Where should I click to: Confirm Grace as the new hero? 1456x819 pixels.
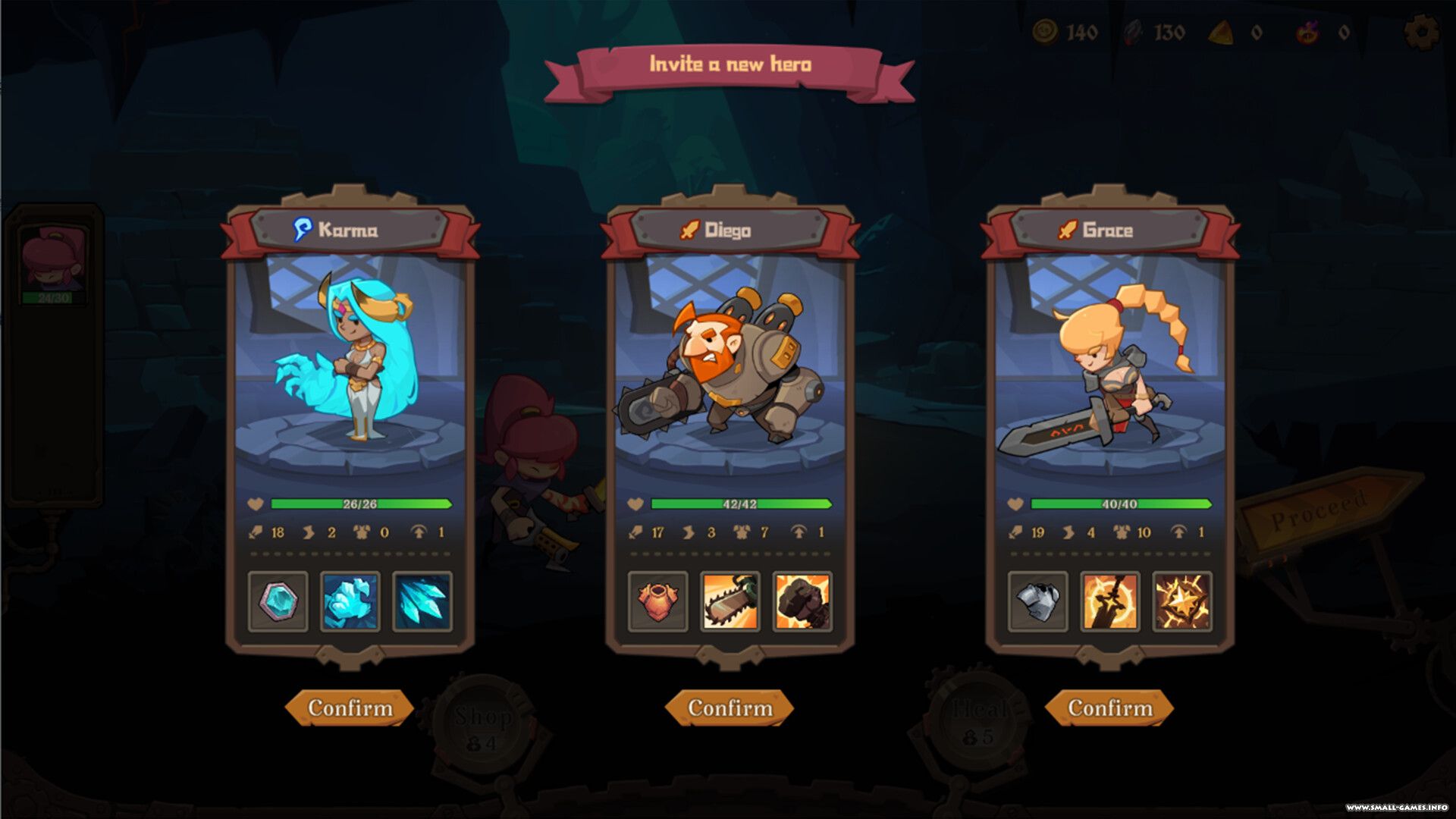pos(1109,708)
